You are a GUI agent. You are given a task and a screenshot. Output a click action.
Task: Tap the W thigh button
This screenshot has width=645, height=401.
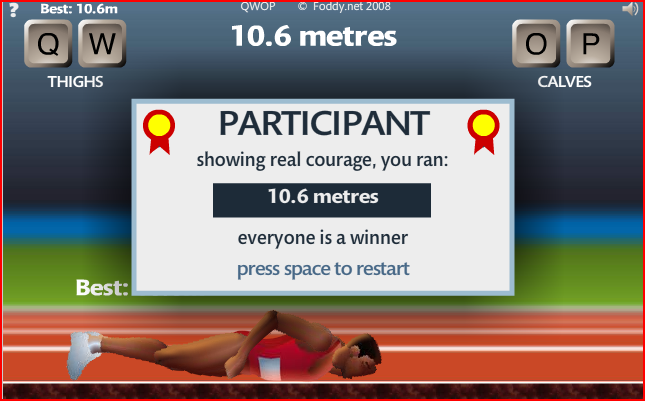[x=103, y=44]
